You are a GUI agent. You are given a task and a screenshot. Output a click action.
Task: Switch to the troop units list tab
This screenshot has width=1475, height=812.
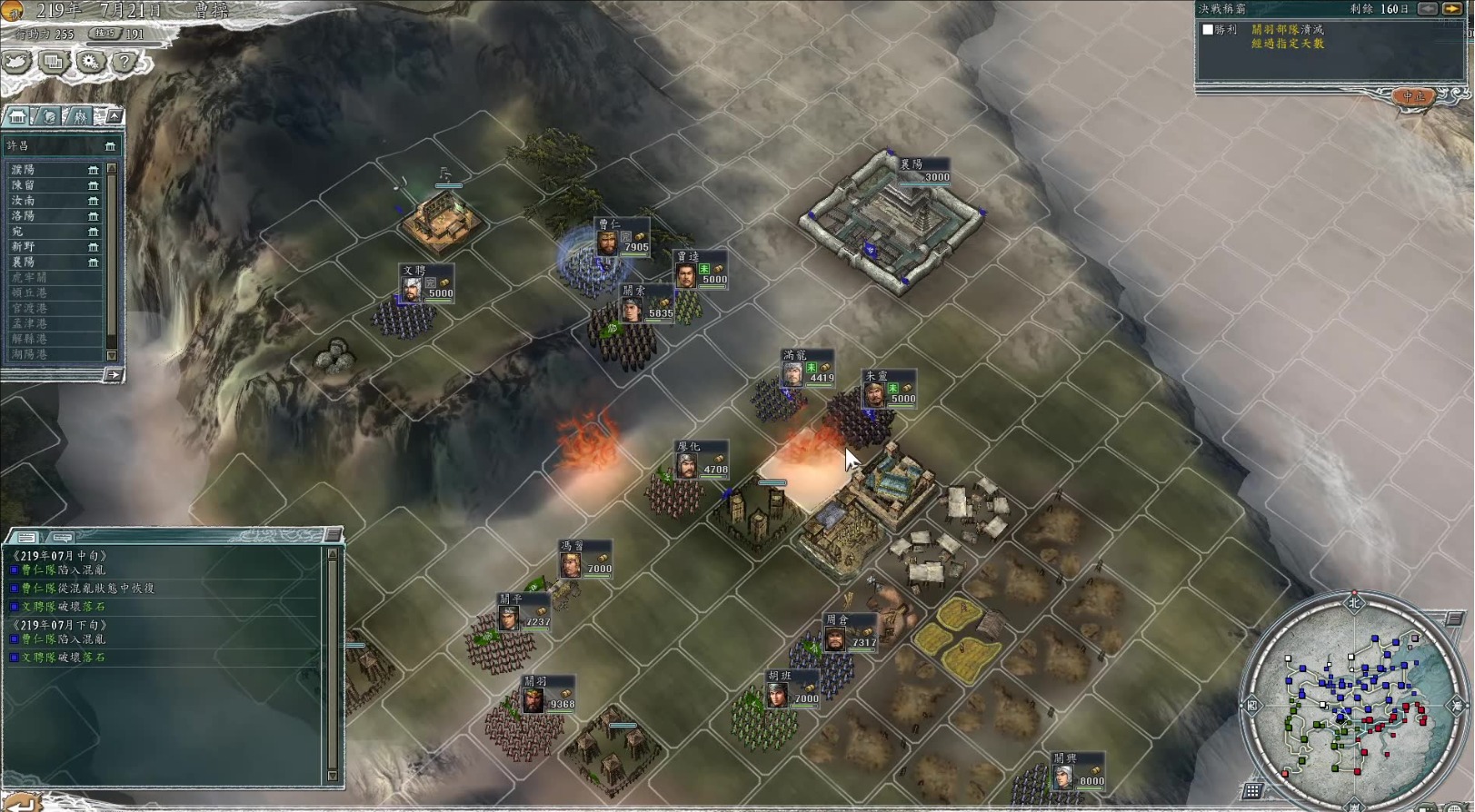[x=80, y=116]
